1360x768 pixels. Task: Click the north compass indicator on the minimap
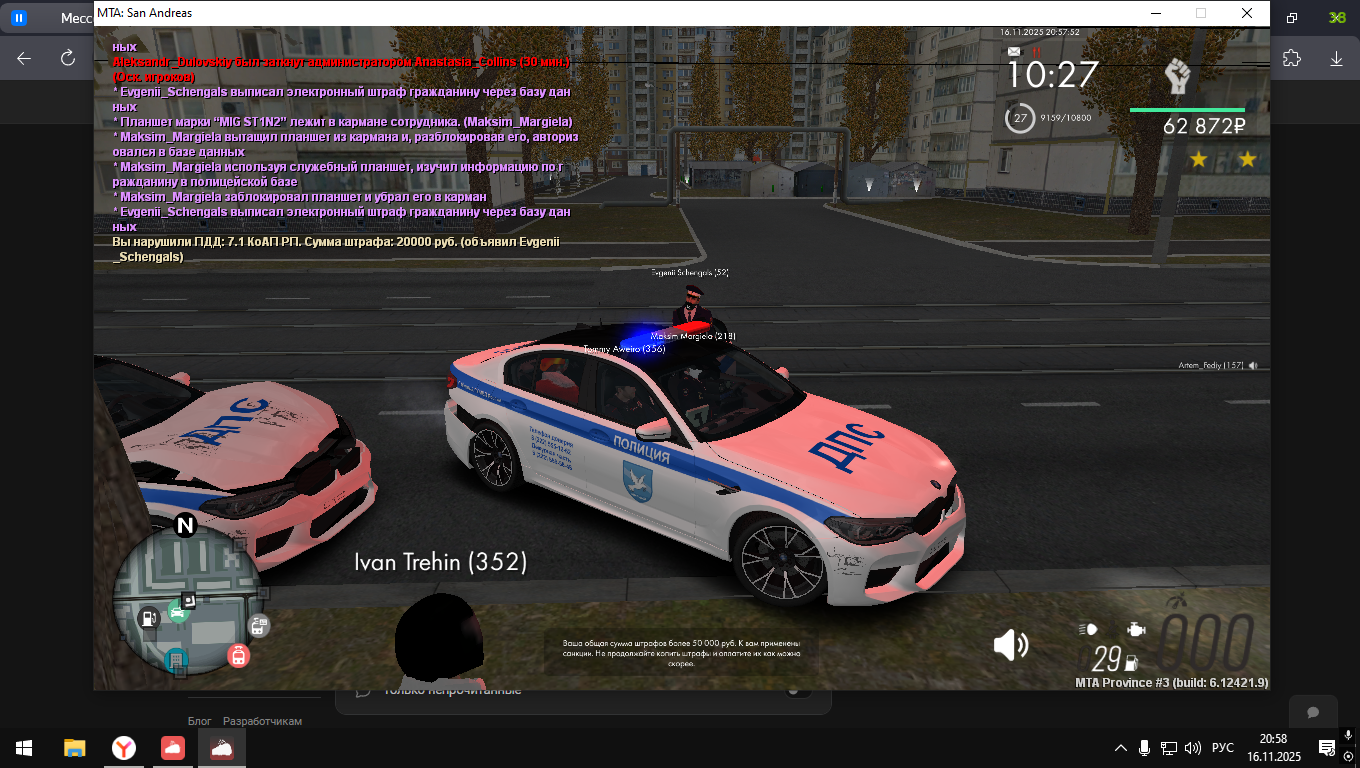coord(185,525)
